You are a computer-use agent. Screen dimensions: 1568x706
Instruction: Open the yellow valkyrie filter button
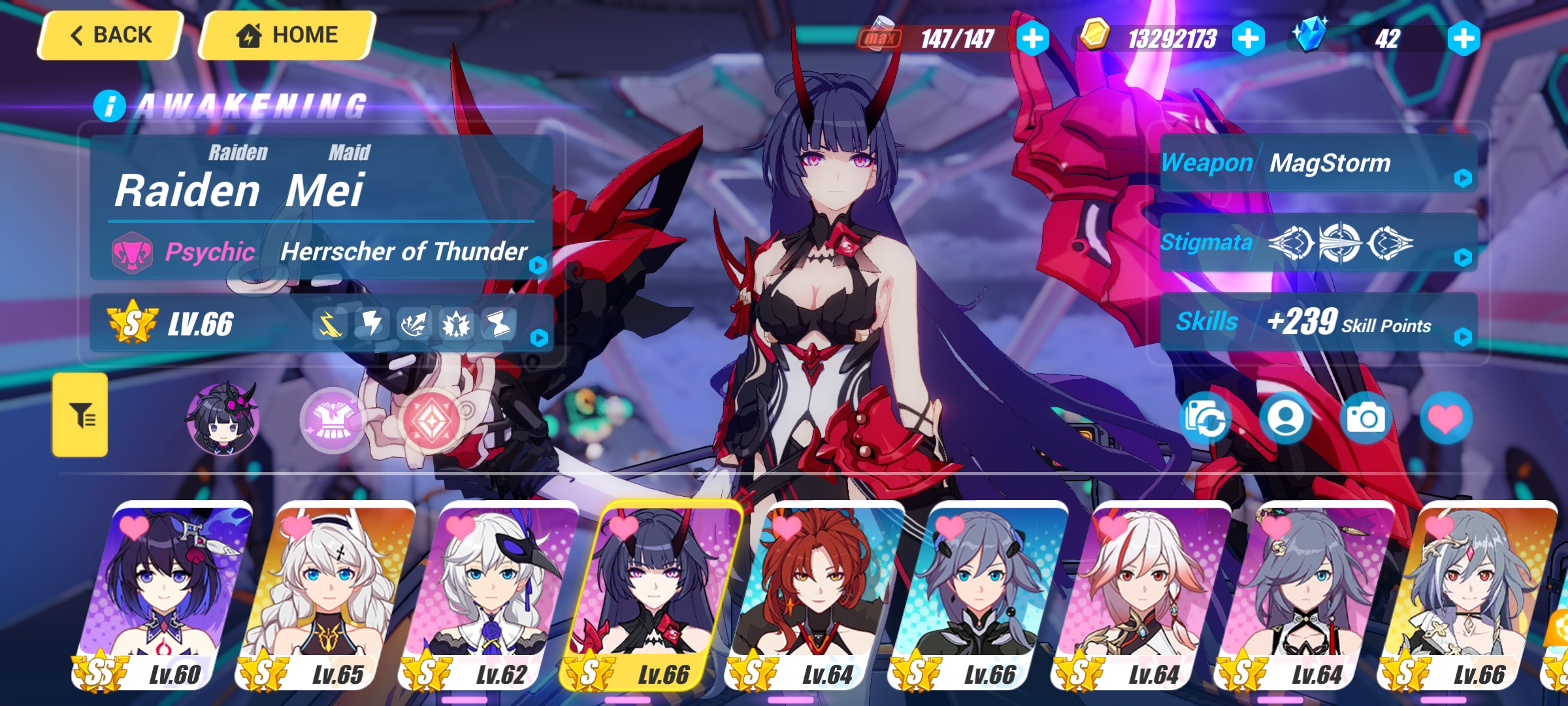coord(80,415)
